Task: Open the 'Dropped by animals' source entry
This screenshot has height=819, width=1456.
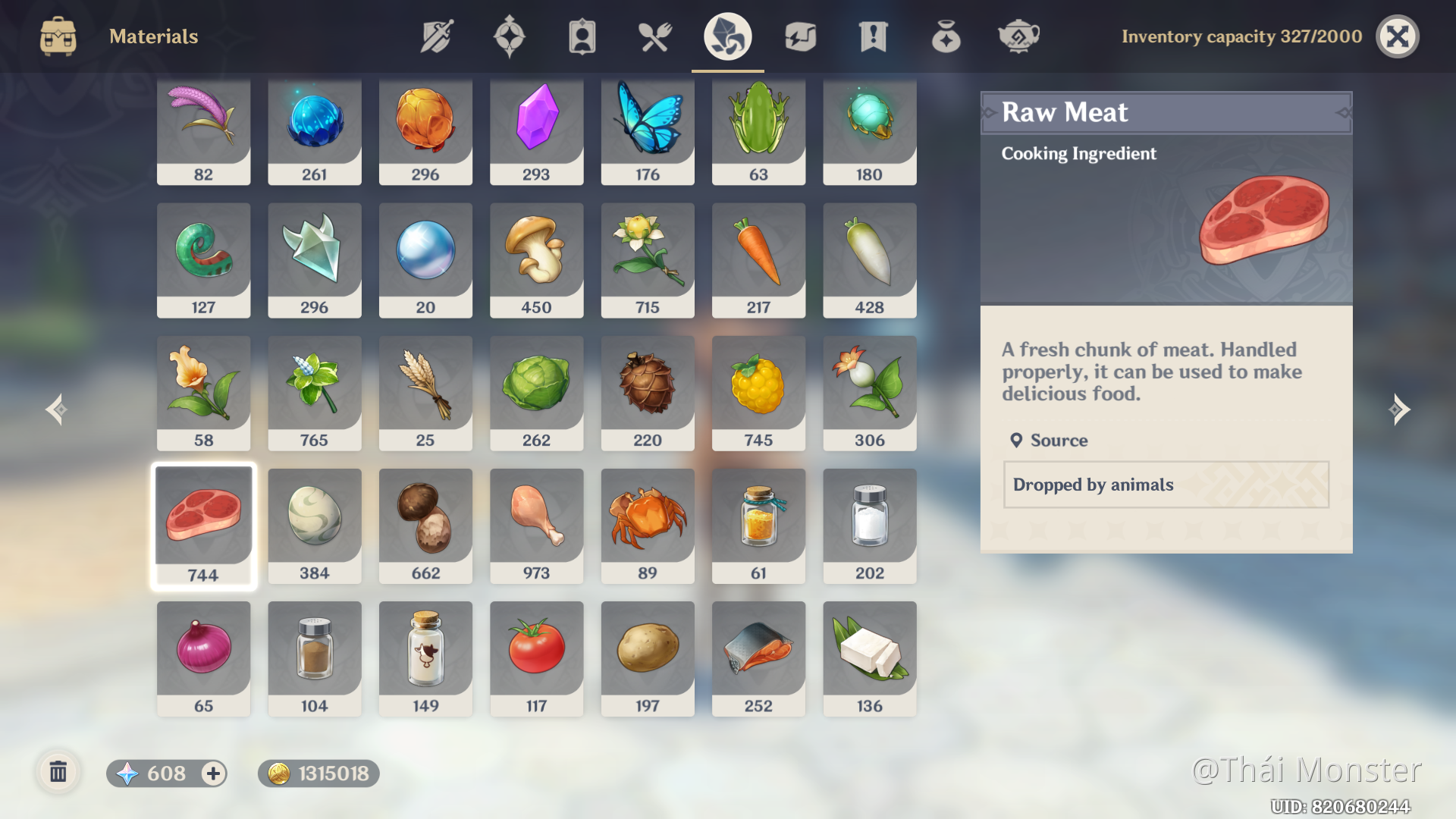Action: point(1166,485)
